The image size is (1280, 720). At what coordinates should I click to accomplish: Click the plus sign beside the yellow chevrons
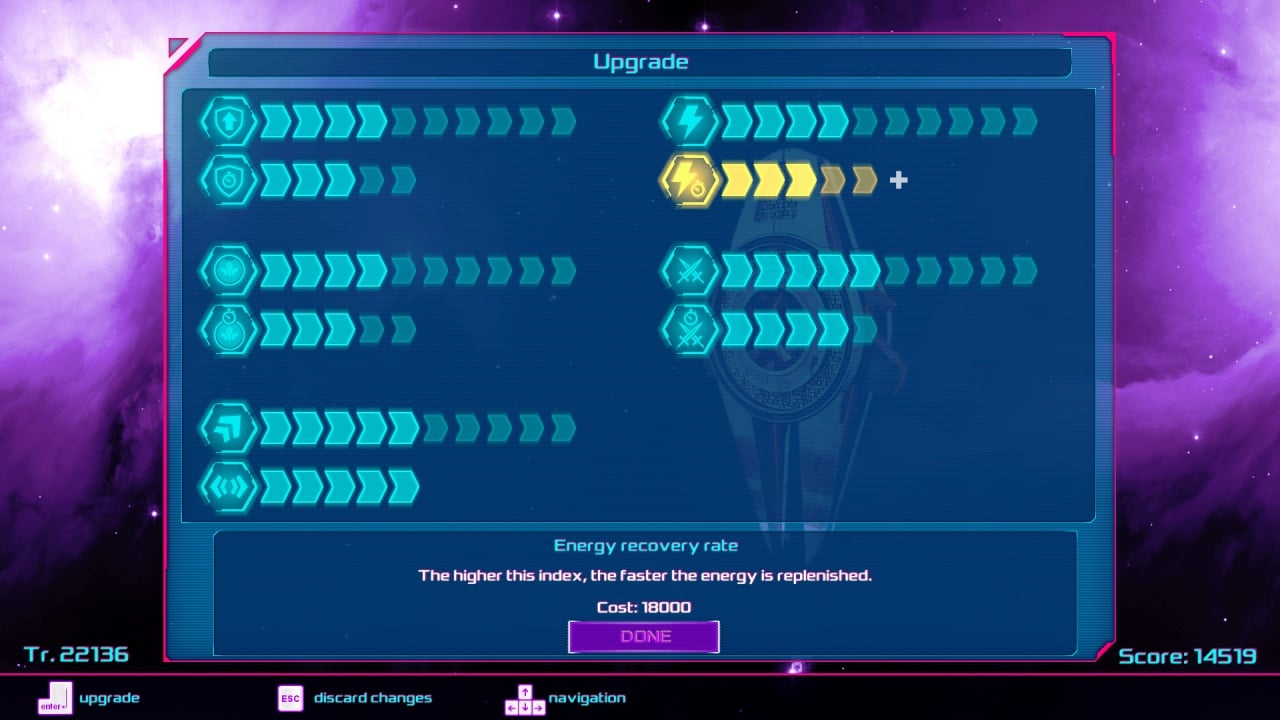click(899, 180)
